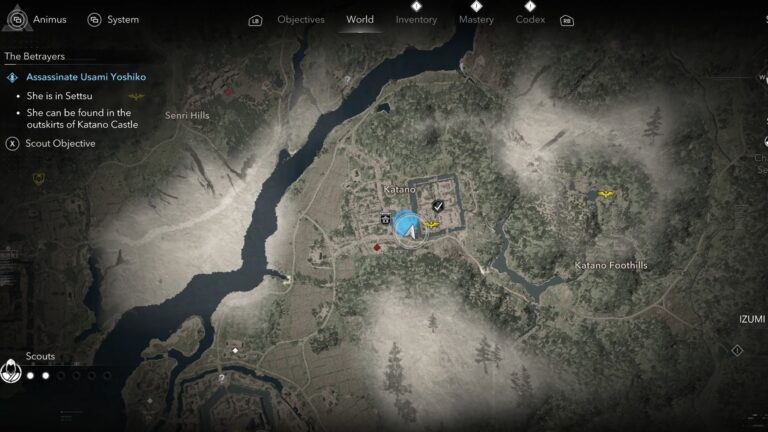Select the red marker southwest of Katano
Viewport: 768px width, 432px height.
(x=377, y=246)
